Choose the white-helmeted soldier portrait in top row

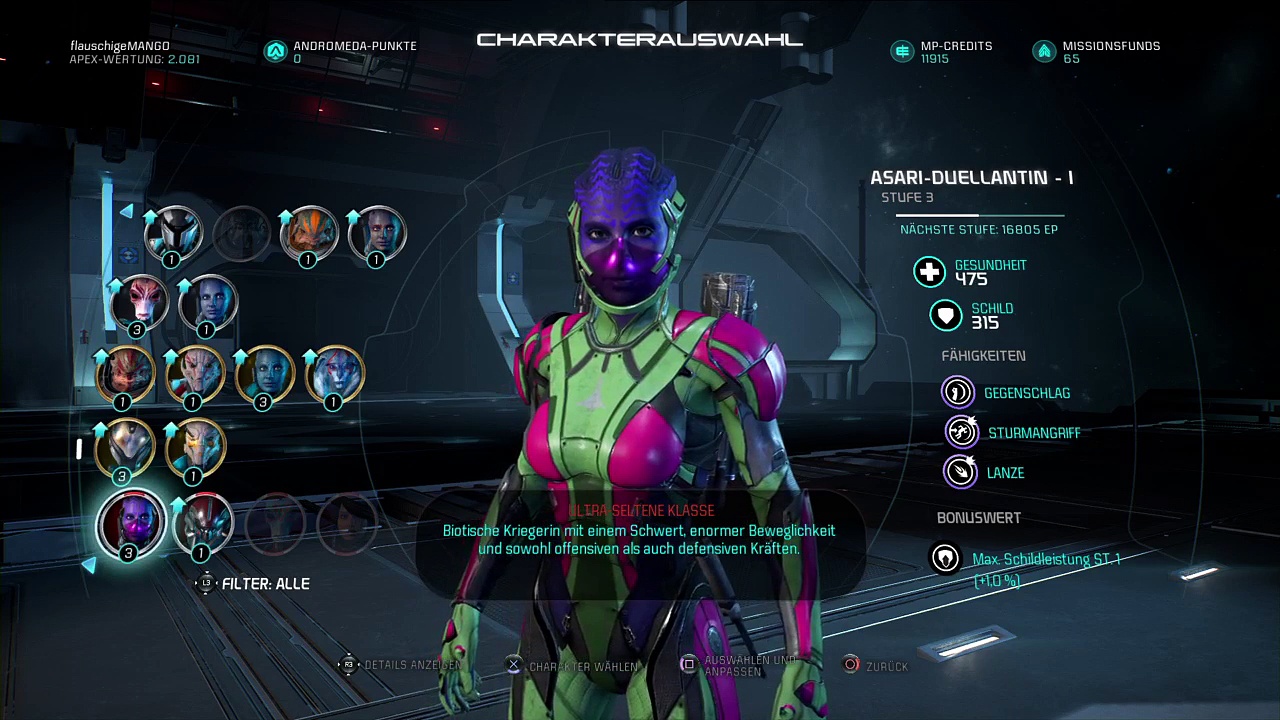(x=171, y=232)
